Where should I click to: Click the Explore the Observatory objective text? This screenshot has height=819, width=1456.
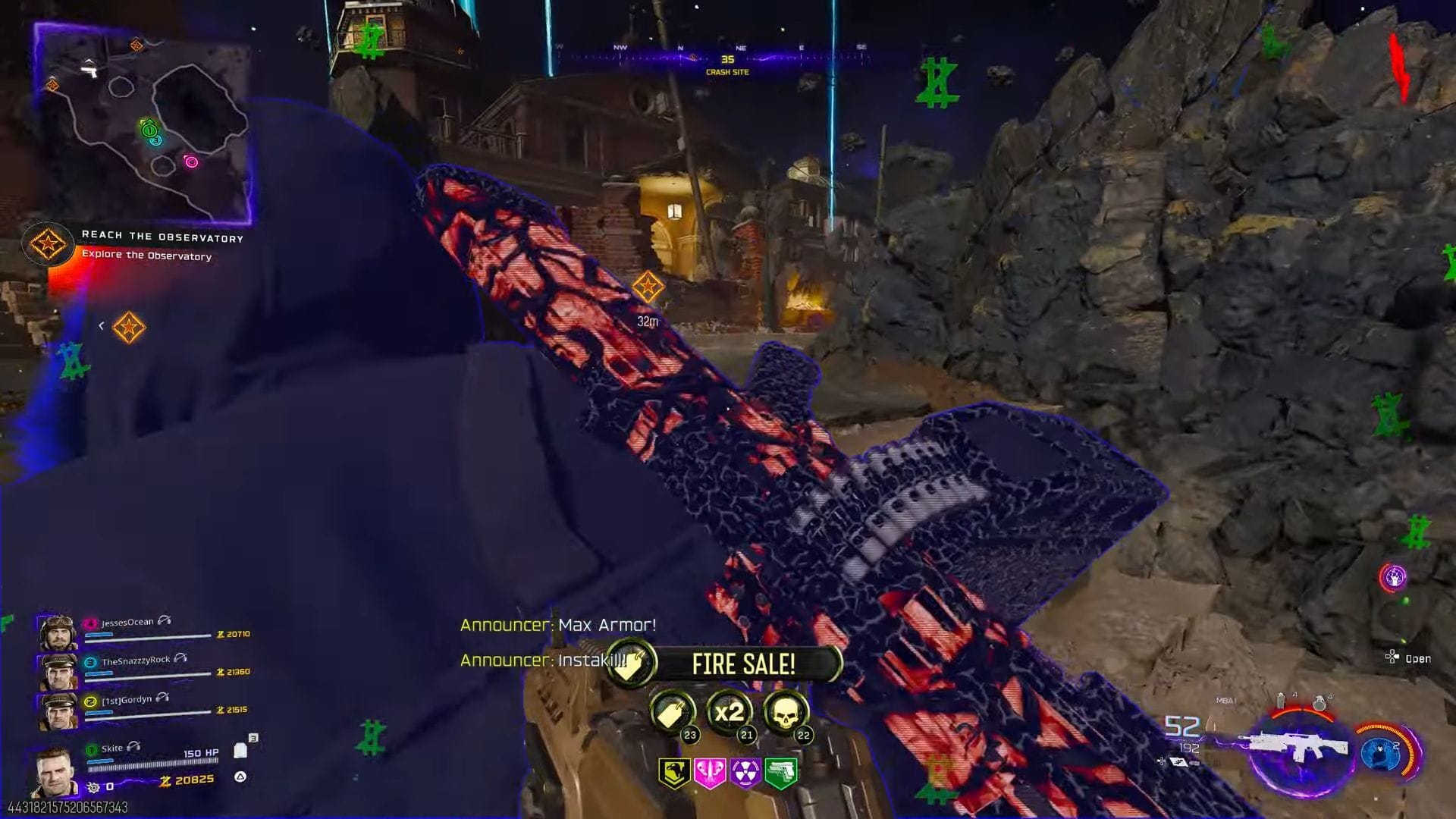[x=147, y=256]
